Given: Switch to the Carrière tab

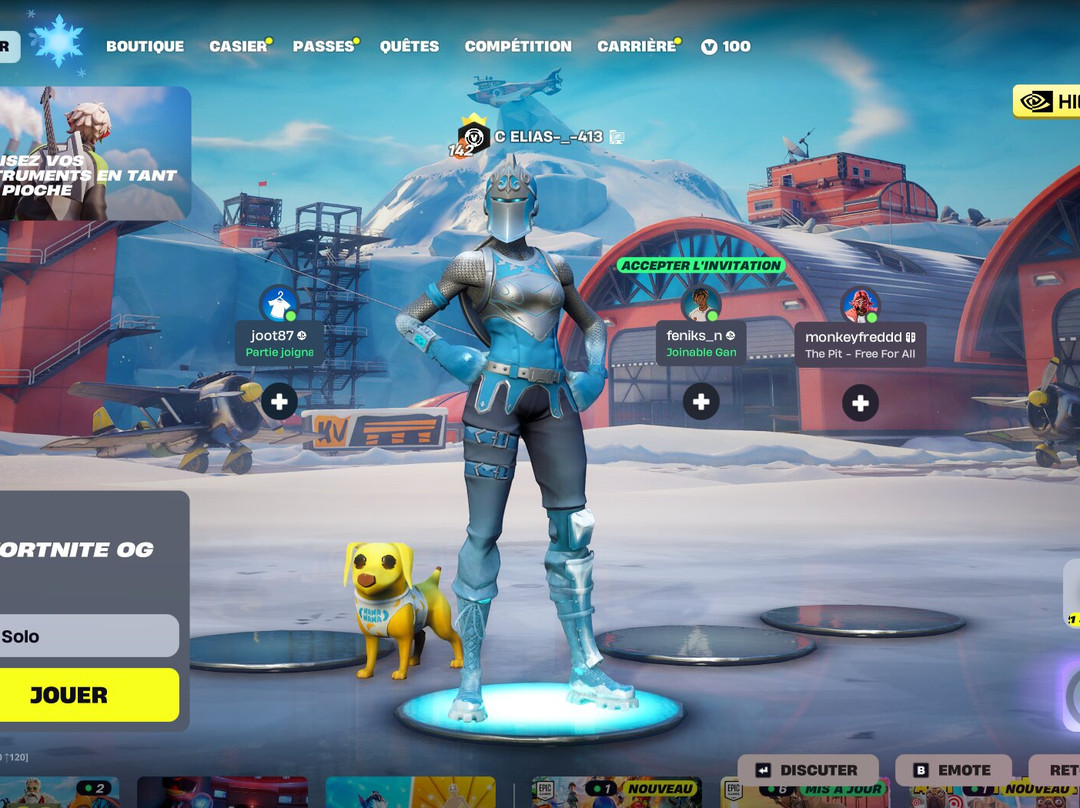Looking at the screenshot, I should point(636,46).
